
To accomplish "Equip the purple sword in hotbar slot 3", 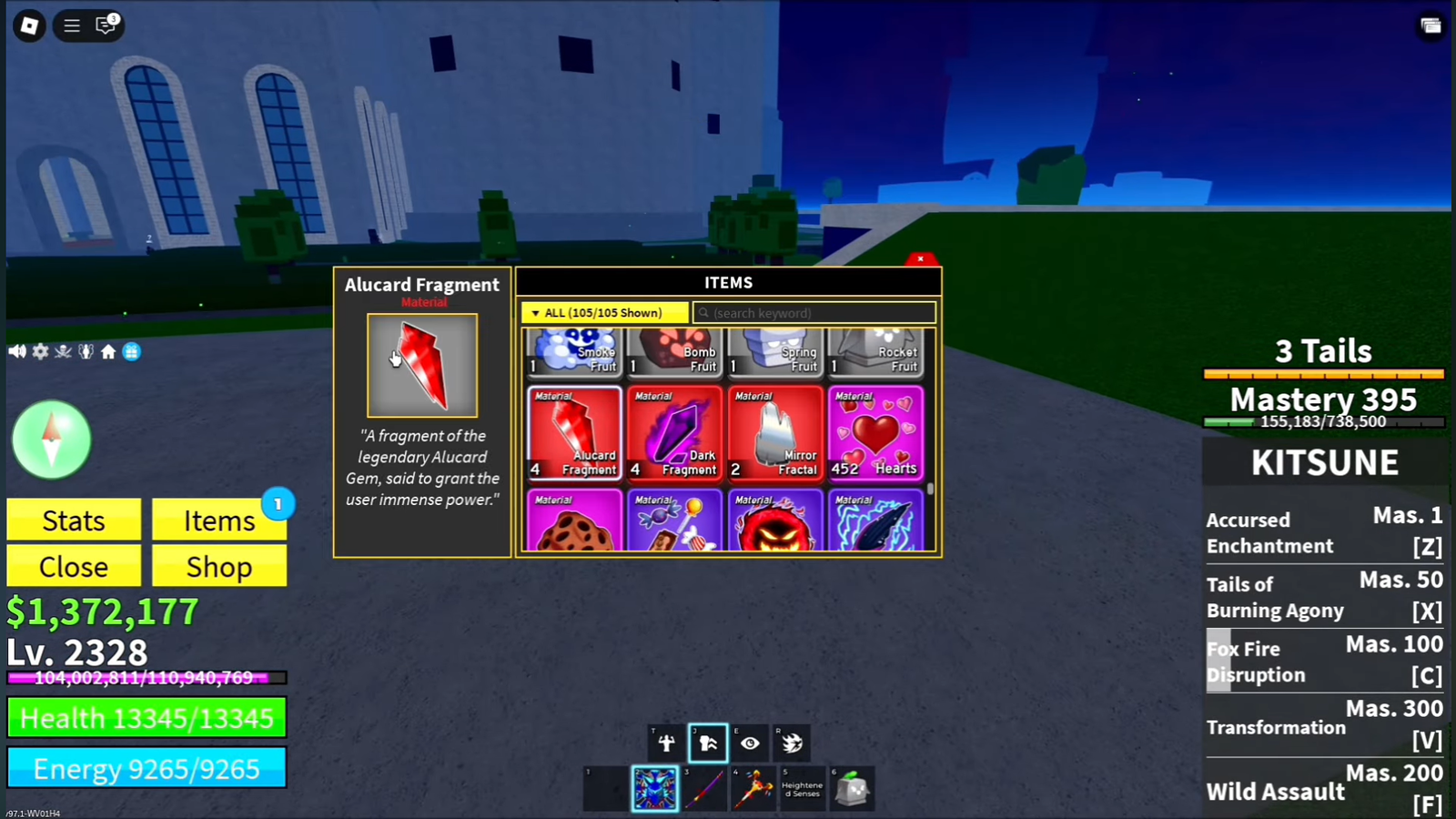I will pyautogui.click(x=705, y=788).
